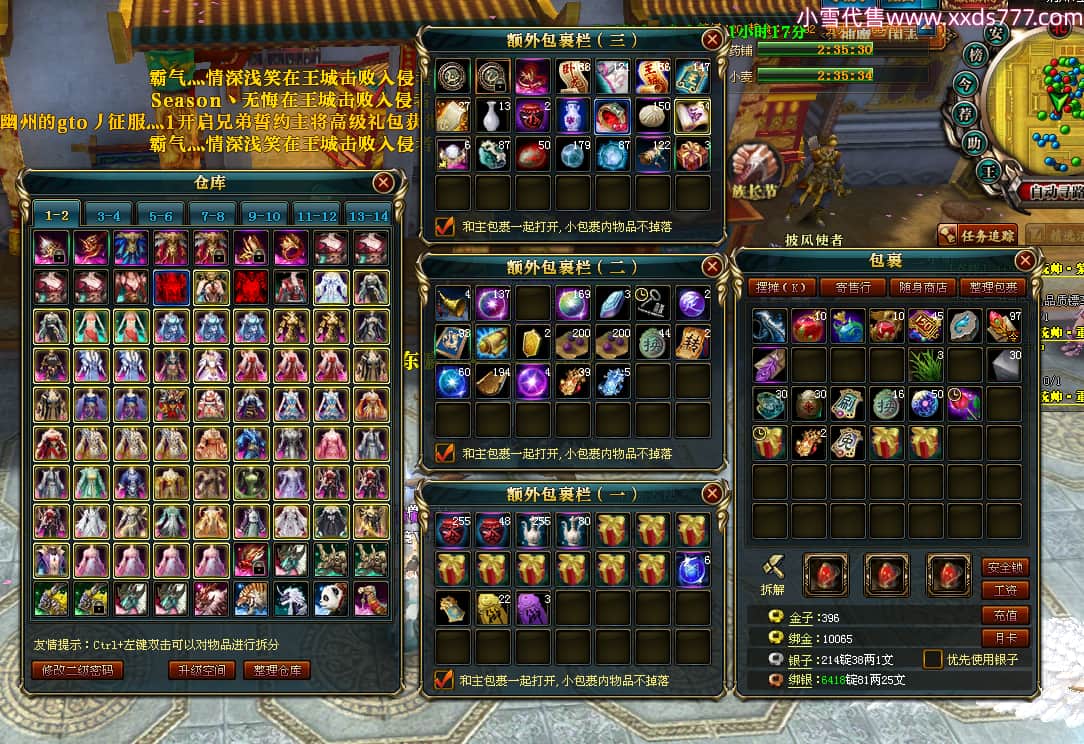Image resolution: width=1084 pixels, height=744 pixels.
Task: Open the 任务追踪 quest tracker
Action: pyautogui.click(x=977, y=234)
